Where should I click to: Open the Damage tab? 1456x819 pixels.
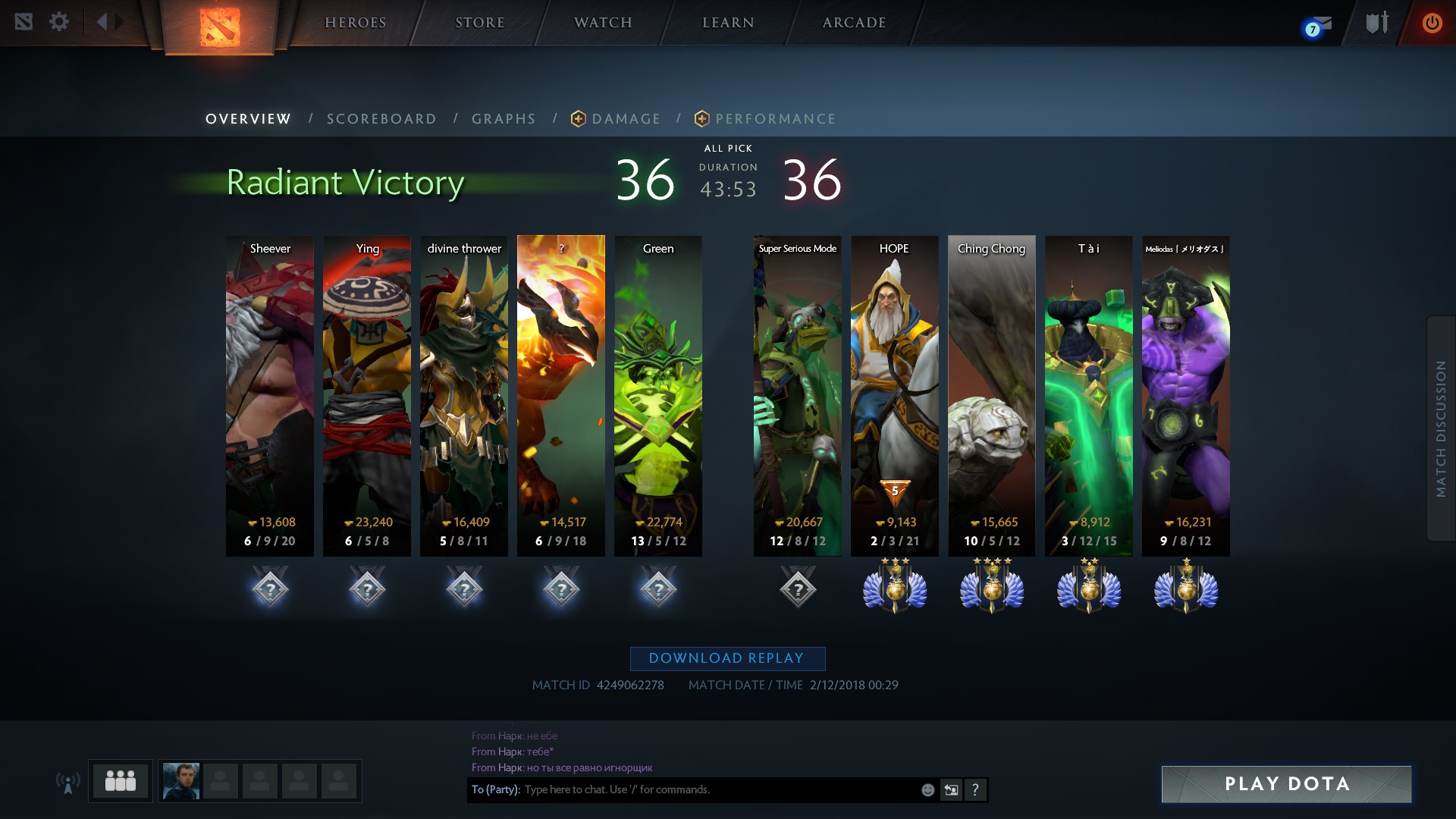point(626,119)
